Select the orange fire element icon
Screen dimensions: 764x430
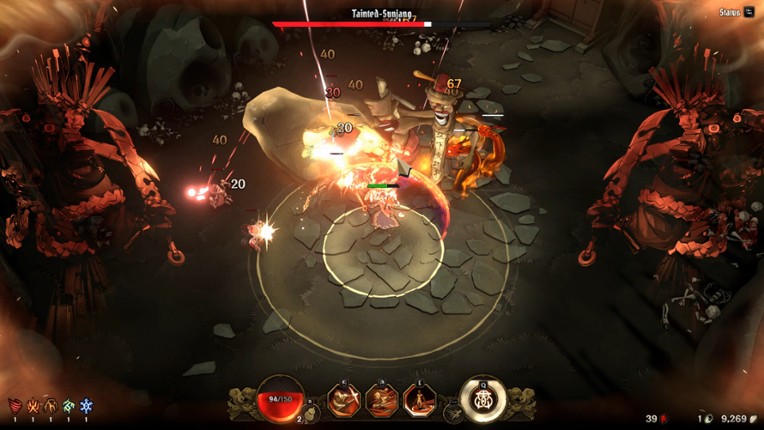click(x=33, y=406)
